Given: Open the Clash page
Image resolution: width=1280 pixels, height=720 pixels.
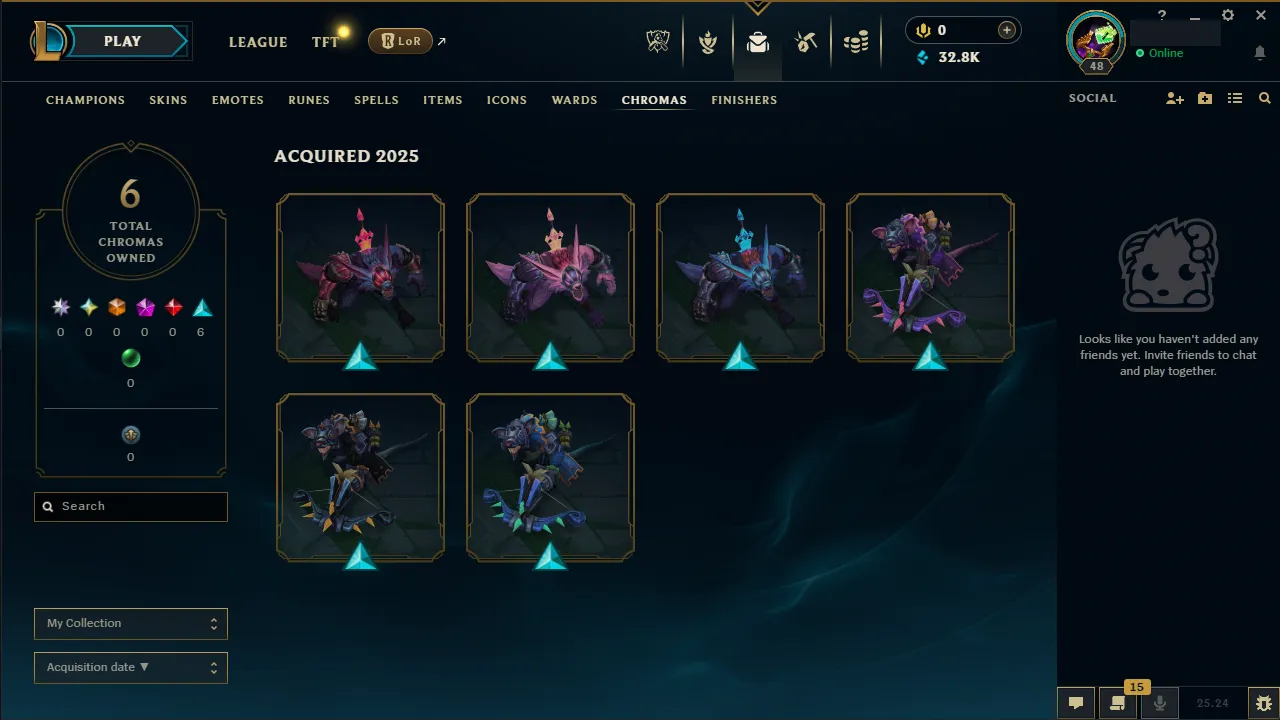Looking at the screenshot, I should pyautogui.click(x=708, y=41).
